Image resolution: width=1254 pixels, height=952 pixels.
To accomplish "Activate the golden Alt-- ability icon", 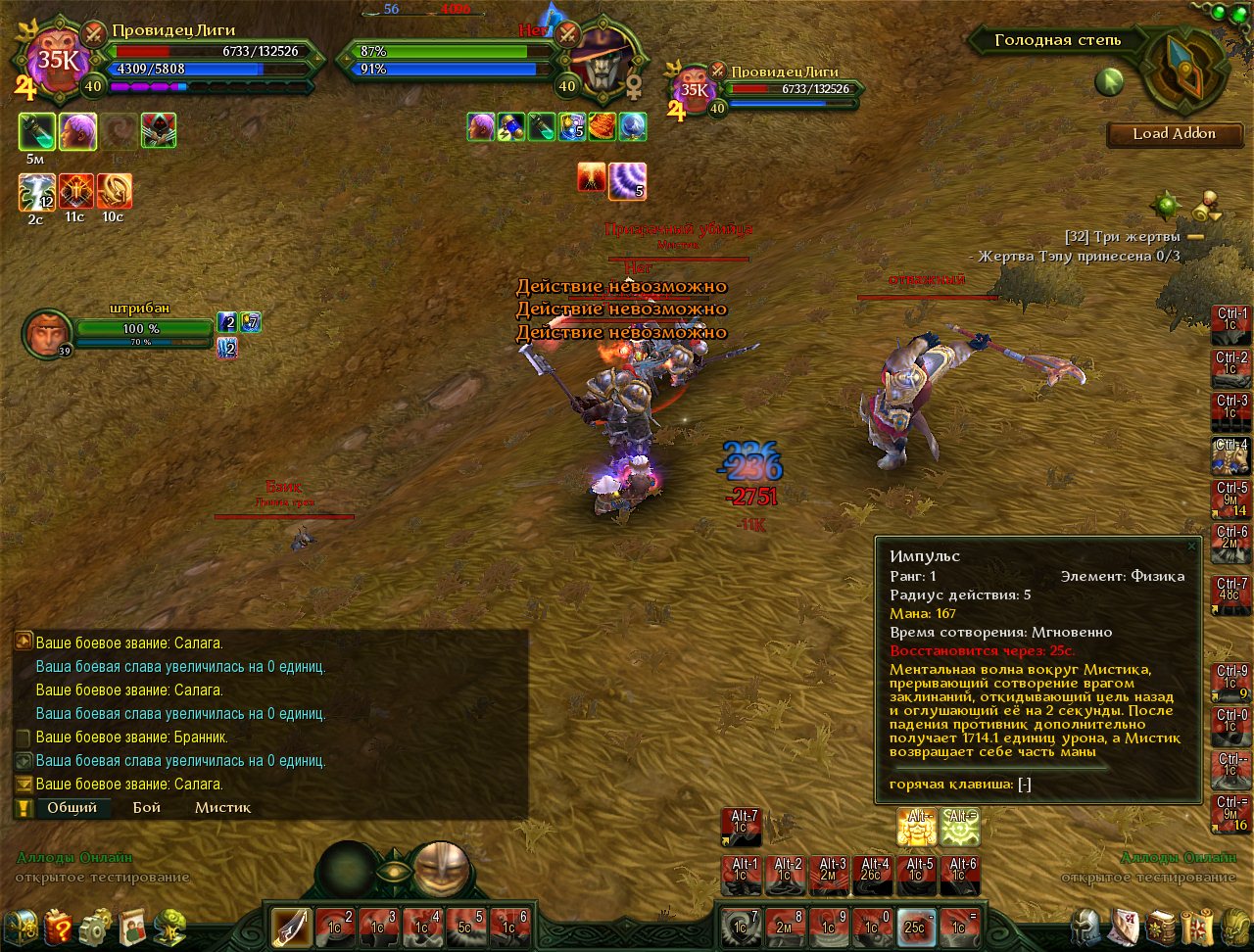I will point(917,828).
